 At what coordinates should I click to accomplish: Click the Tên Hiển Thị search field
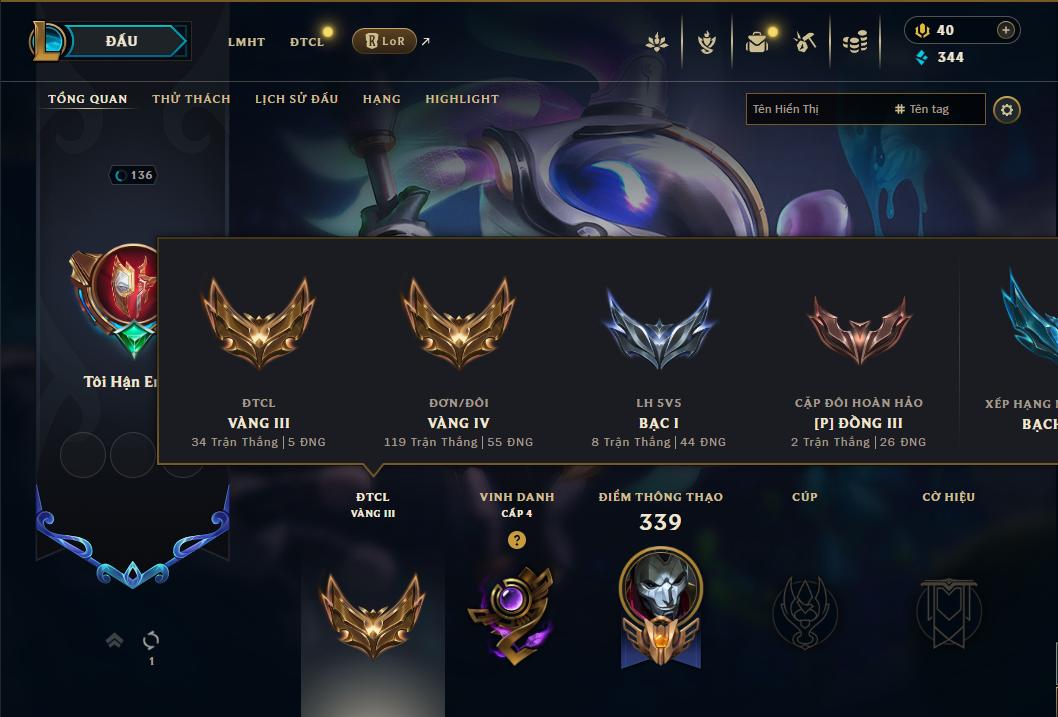point(815,109)
